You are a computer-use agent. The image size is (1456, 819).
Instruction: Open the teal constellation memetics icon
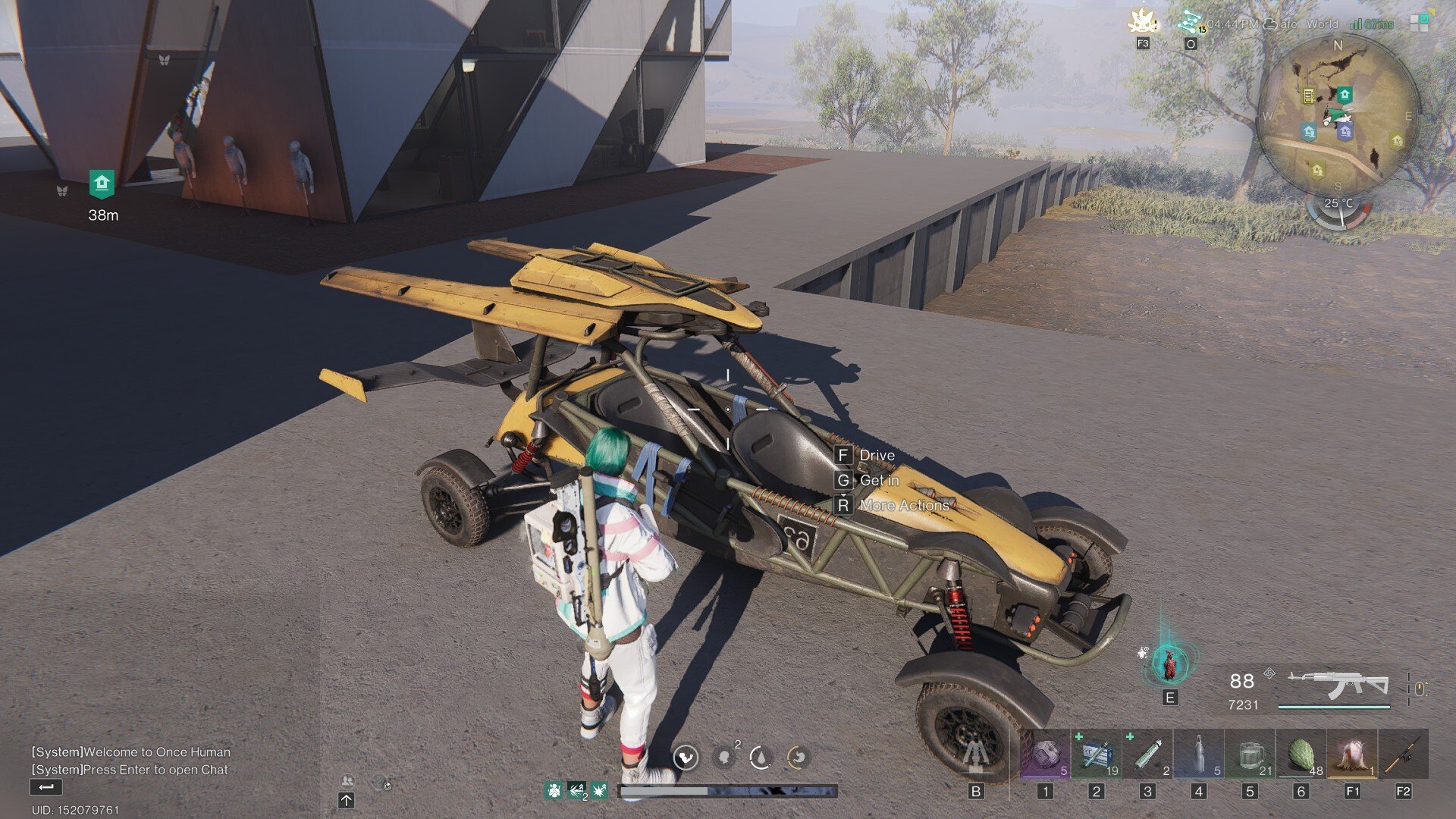(x=1190, y=21)
